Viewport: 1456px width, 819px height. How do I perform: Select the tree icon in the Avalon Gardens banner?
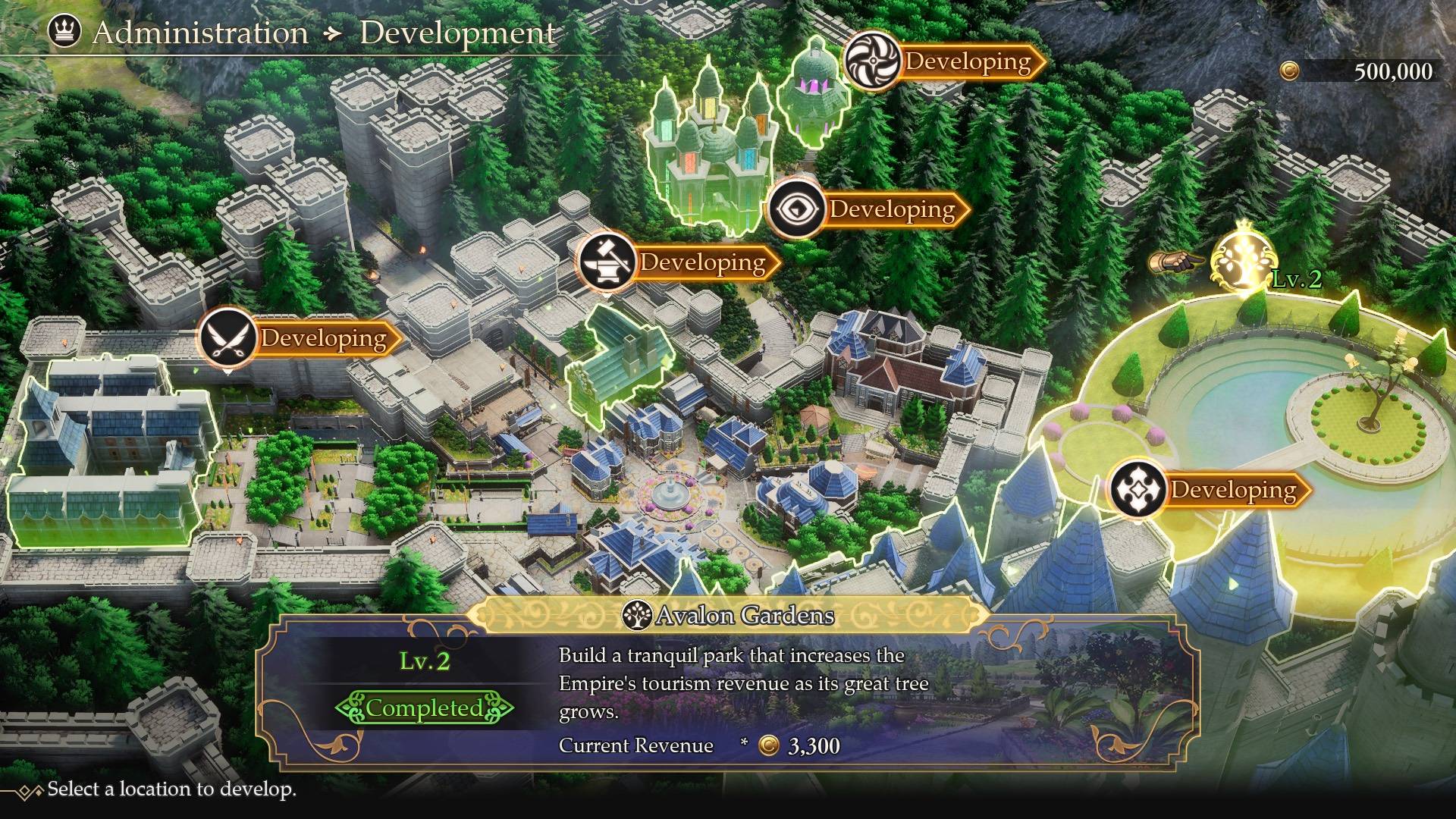pos(638,616)
